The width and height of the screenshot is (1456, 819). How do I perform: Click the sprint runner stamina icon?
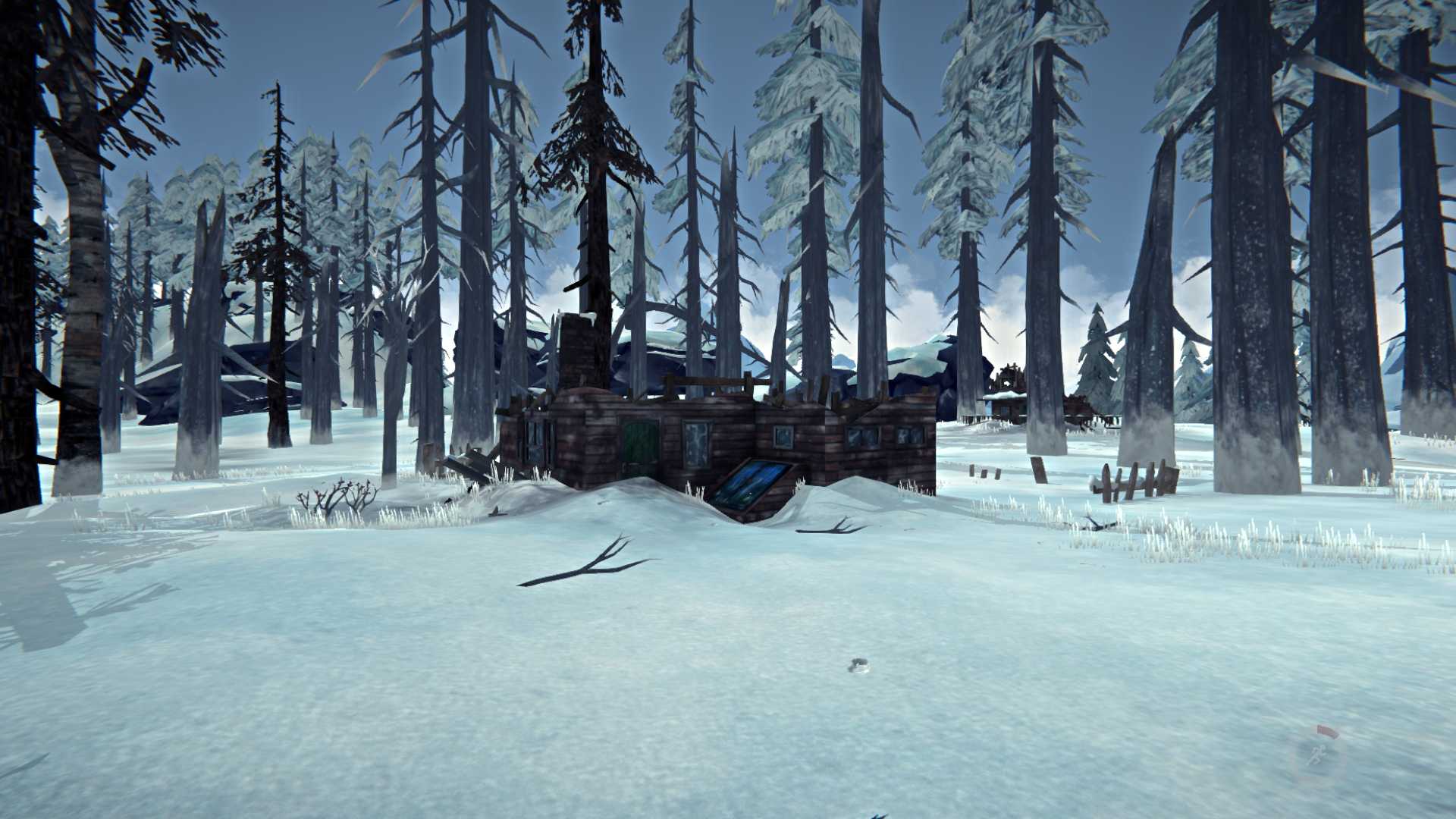[x=1319, y=753]
